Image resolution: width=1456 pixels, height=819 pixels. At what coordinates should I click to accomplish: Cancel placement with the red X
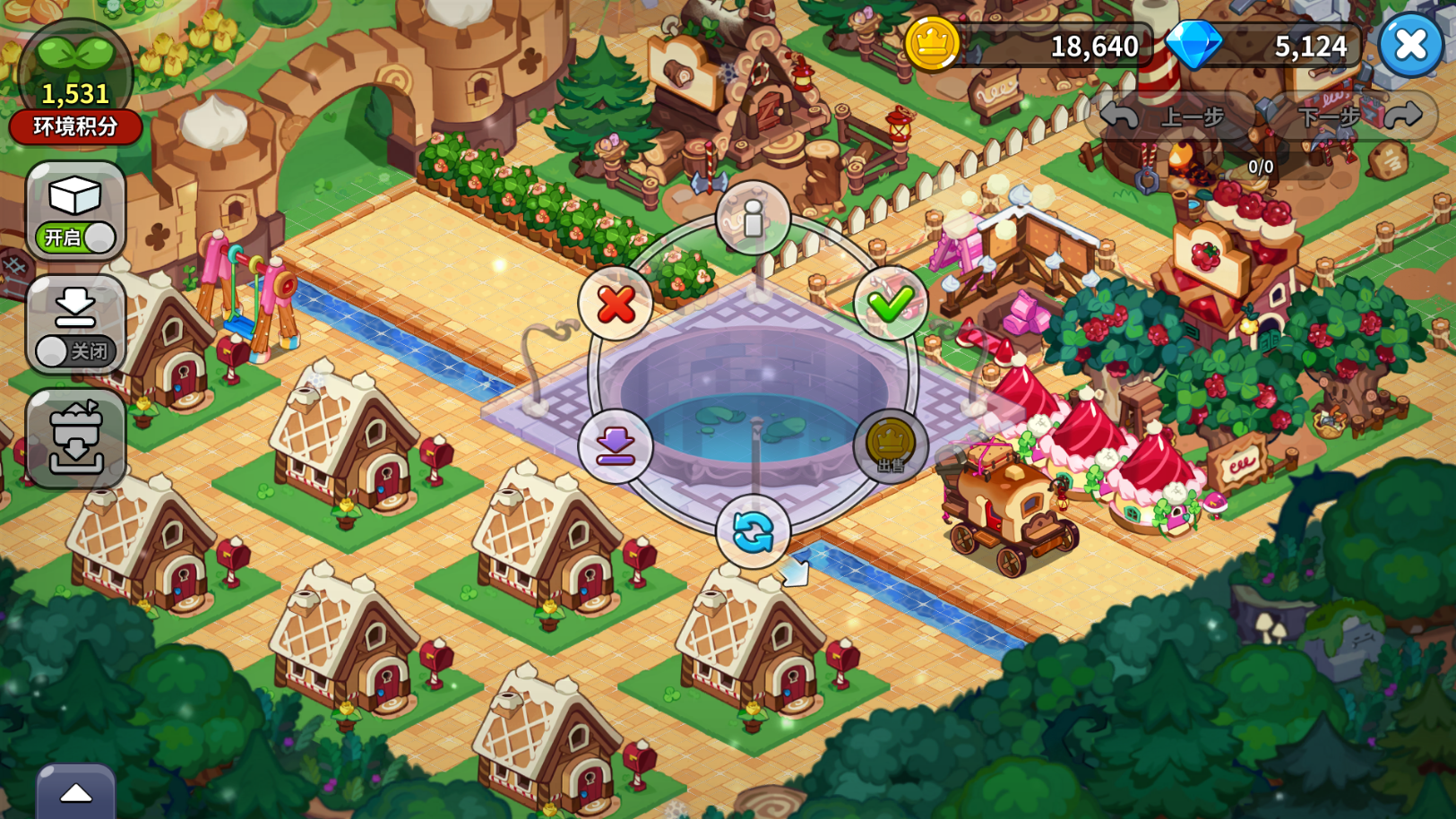[616, 304]
